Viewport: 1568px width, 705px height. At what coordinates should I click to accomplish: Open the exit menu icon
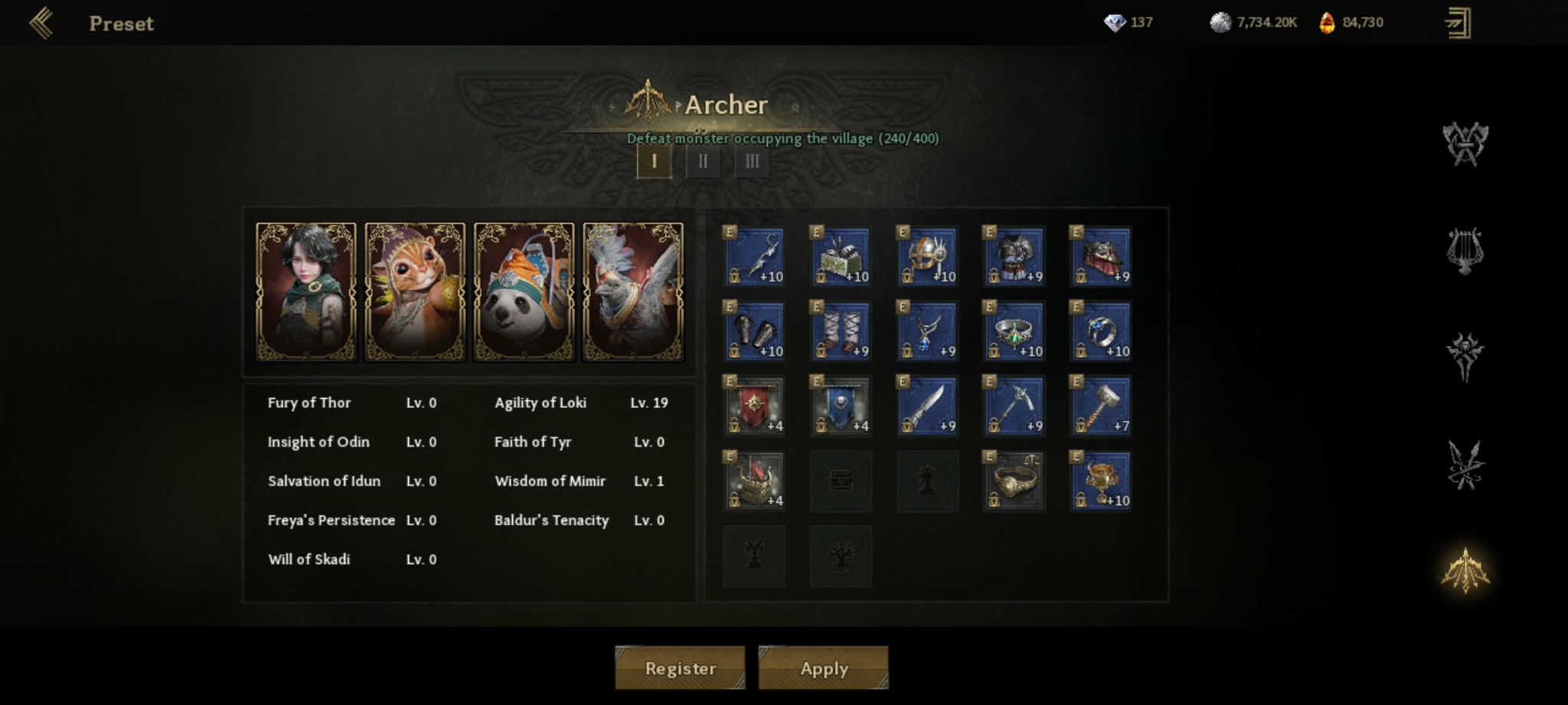coord(1458,23)
